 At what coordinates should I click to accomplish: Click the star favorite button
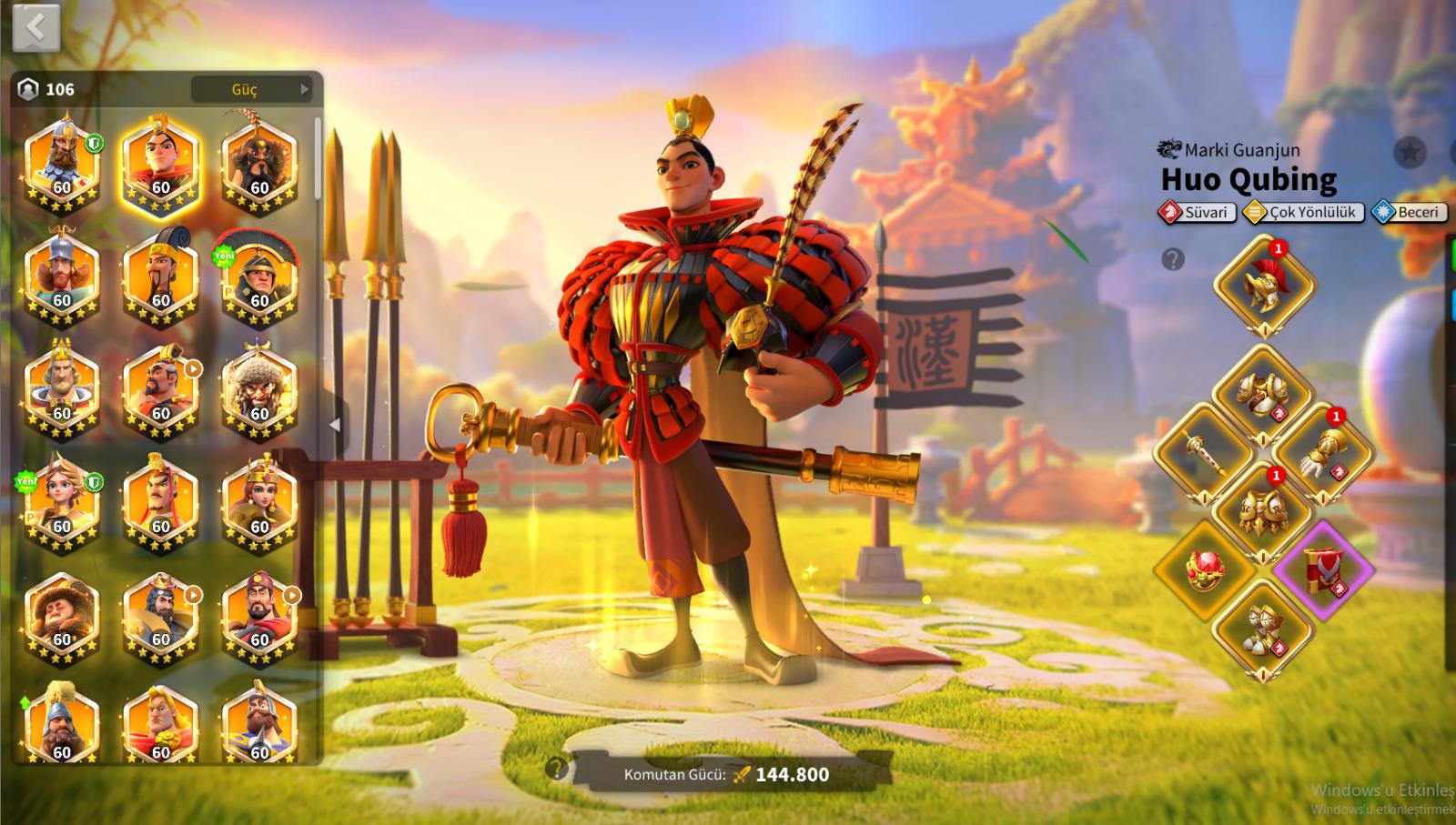[1410, 152]
